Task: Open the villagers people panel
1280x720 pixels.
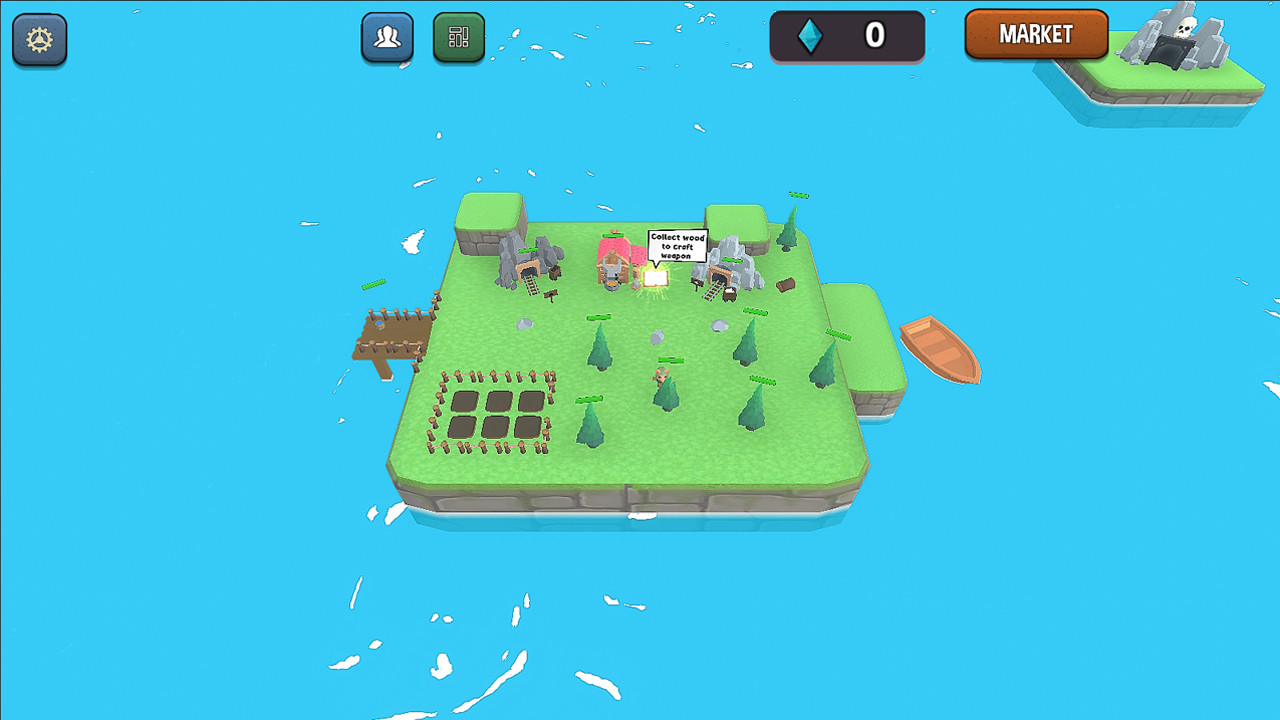Action: tap(387, 38)
